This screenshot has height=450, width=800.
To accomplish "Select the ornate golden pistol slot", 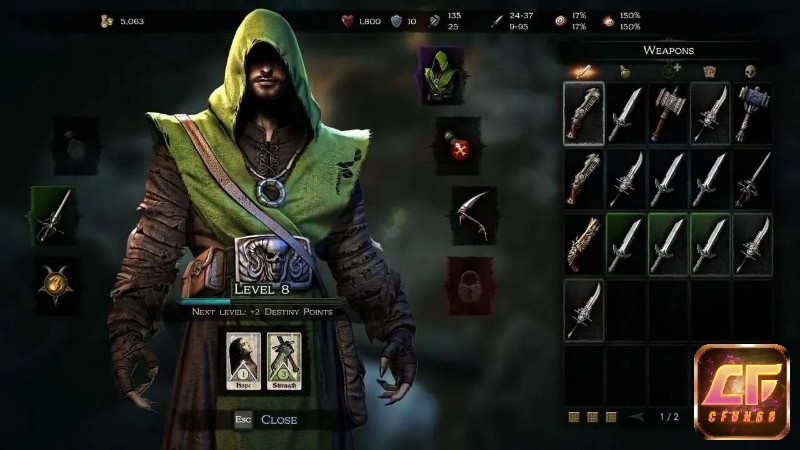I will [x=584, y=243].
